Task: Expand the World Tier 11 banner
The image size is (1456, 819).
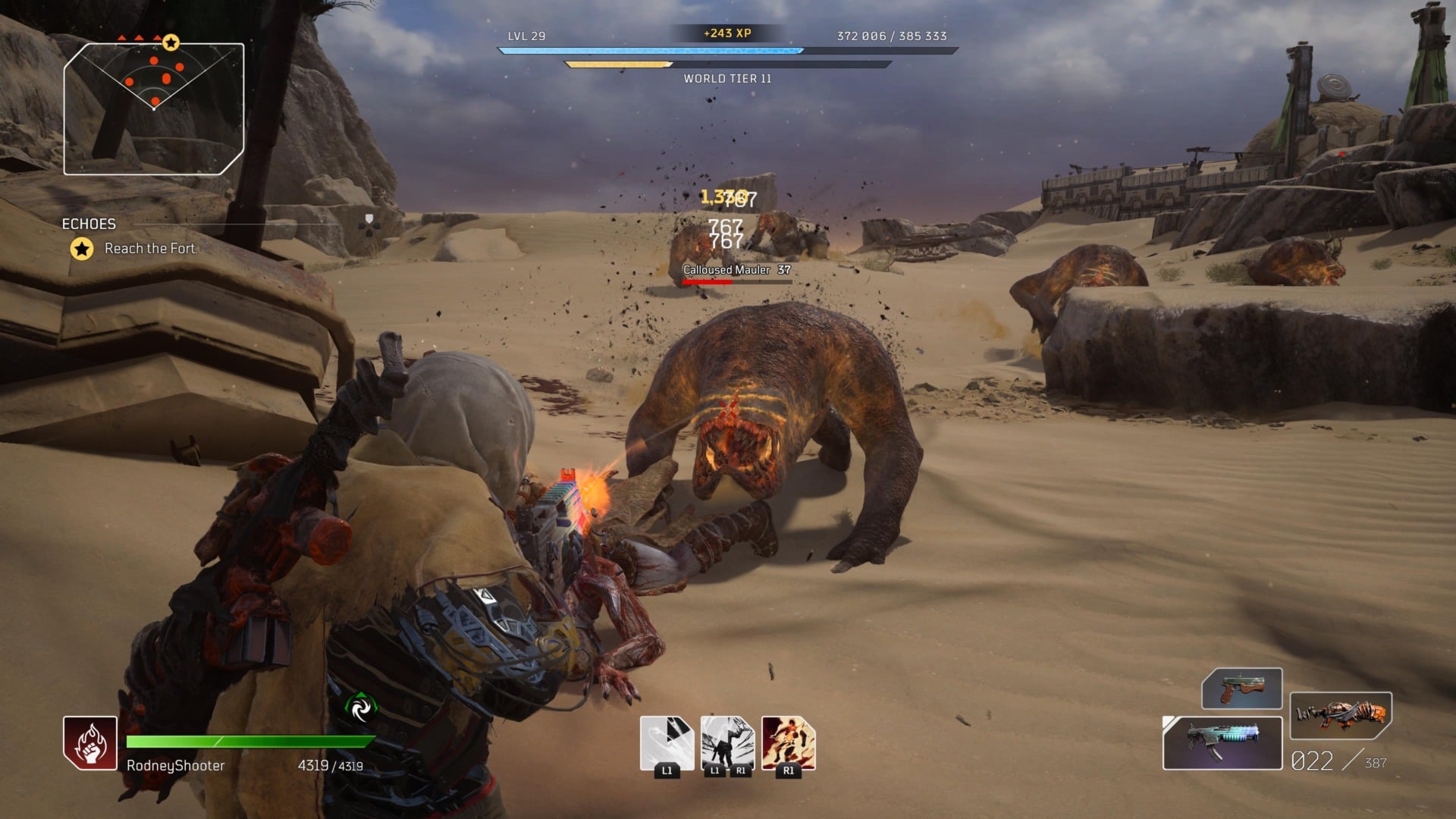Action: coord(726,78)
